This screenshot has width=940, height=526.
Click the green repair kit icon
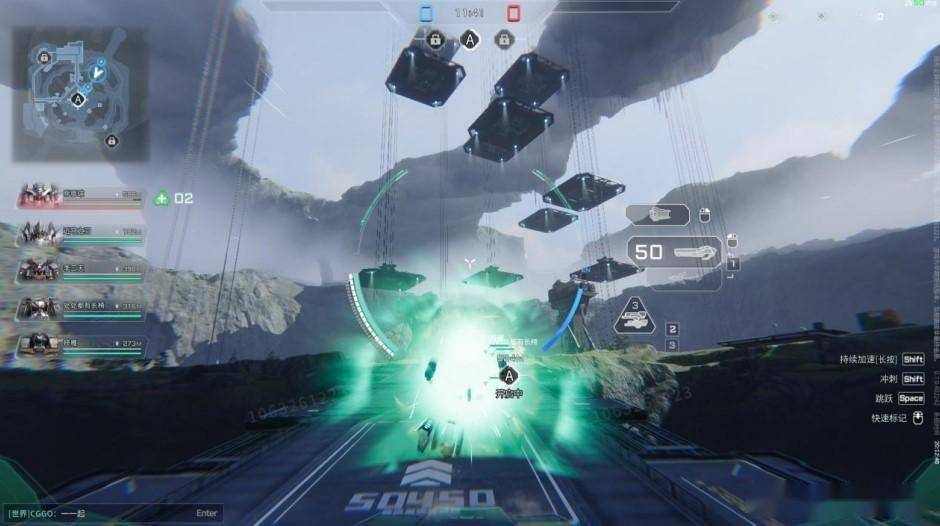point(162,198)
